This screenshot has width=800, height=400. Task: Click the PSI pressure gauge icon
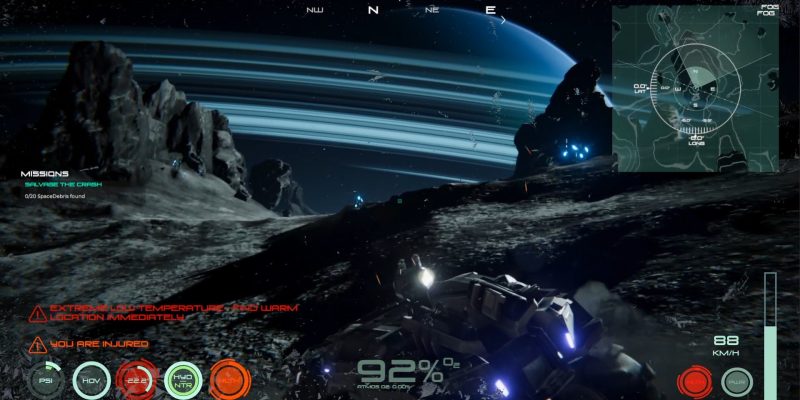[x=45, y=379]
